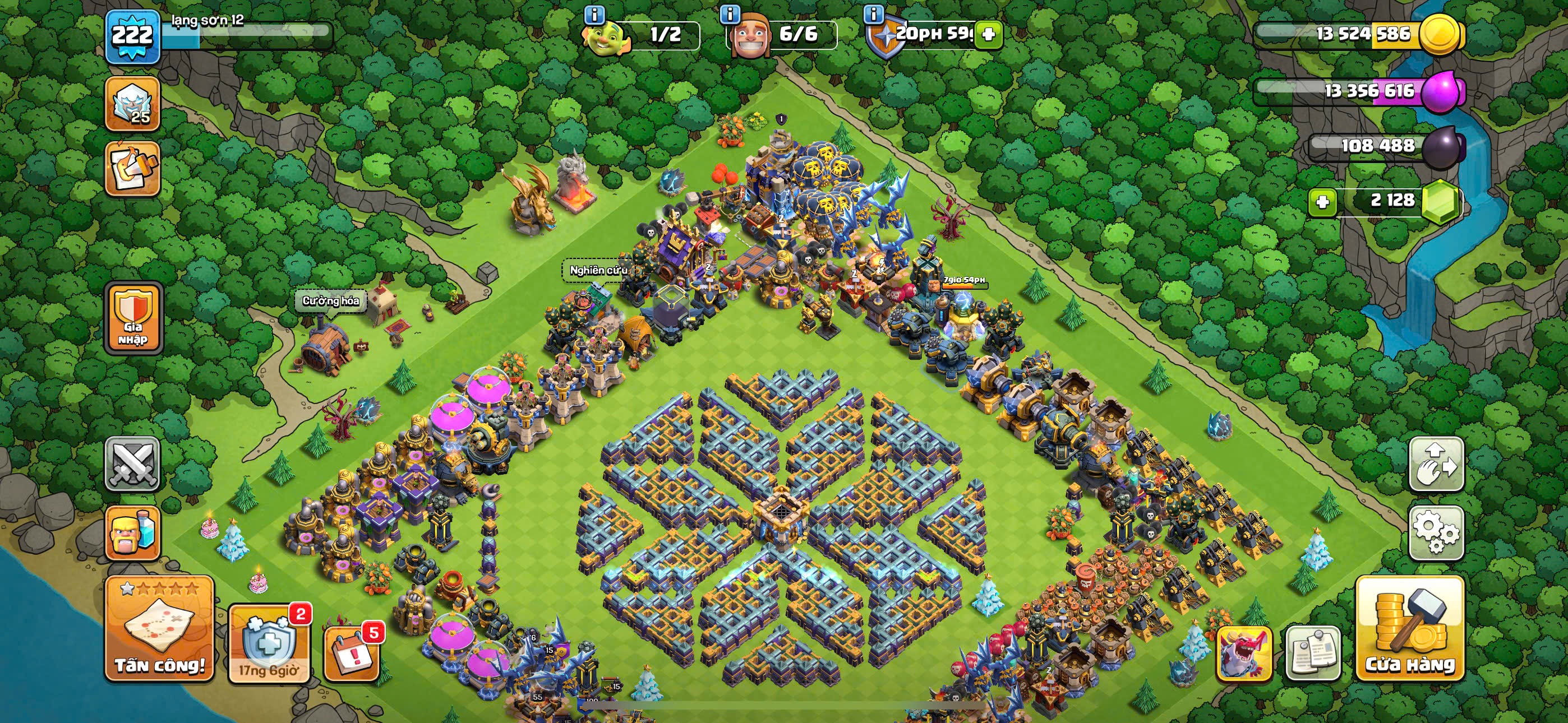Screen dimensions: 1568x723
Task: Open the purple dragon pass icon
Action: click(x=1243, y=654)
